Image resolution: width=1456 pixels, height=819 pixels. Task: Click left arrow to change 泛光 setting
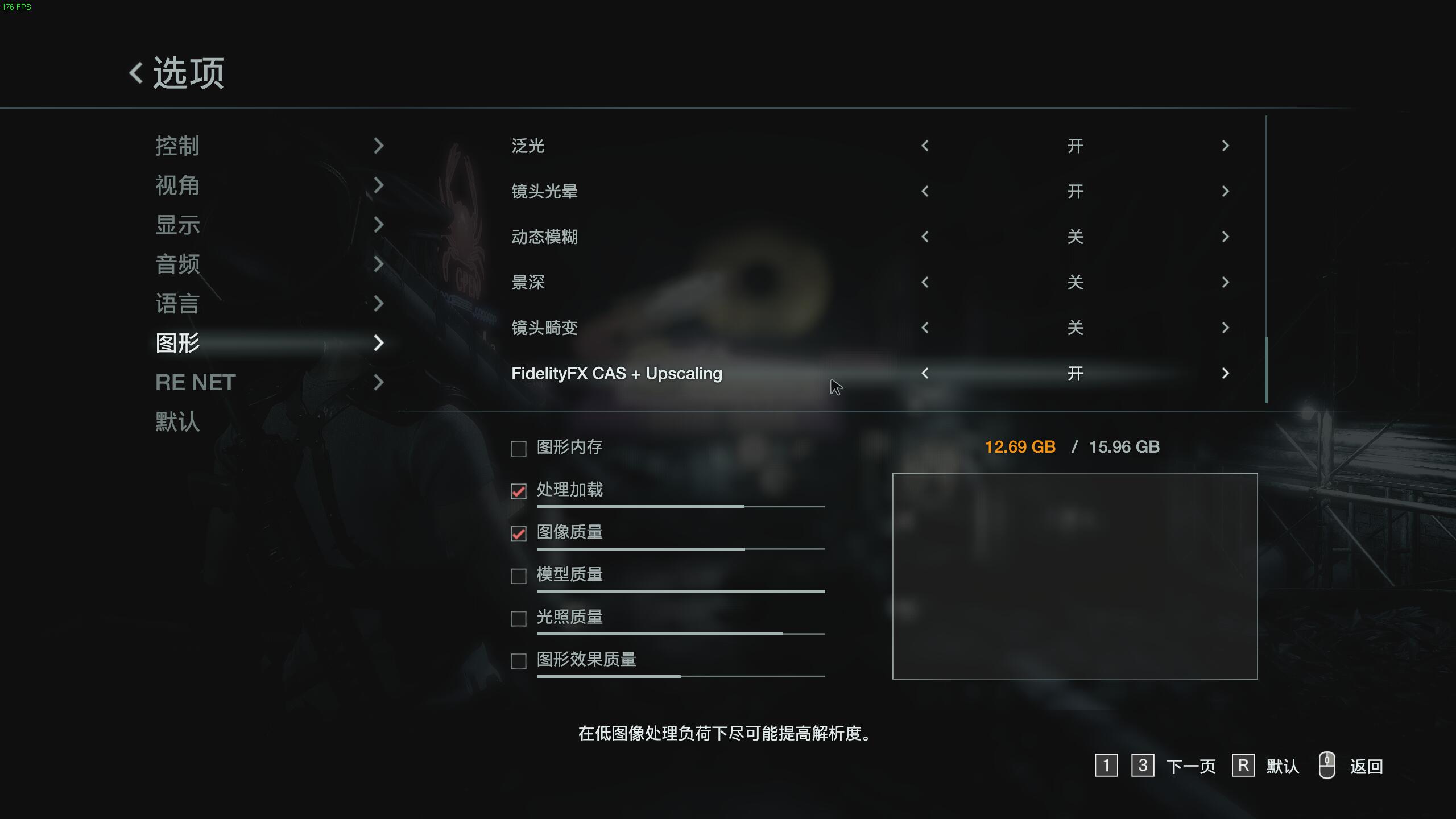coord(924,146)
